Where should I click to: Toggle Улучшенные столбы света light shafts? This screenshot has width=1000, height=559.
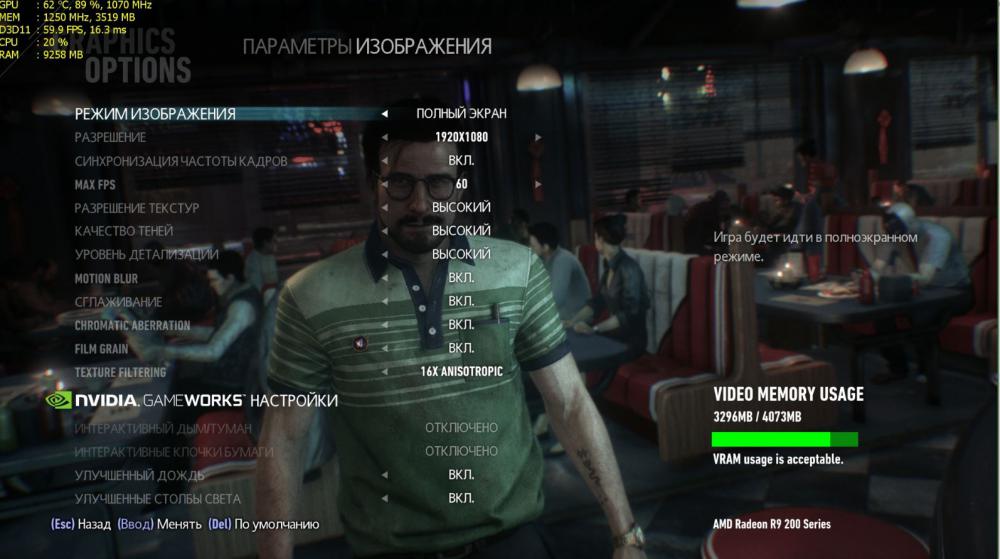click(157, 498)
